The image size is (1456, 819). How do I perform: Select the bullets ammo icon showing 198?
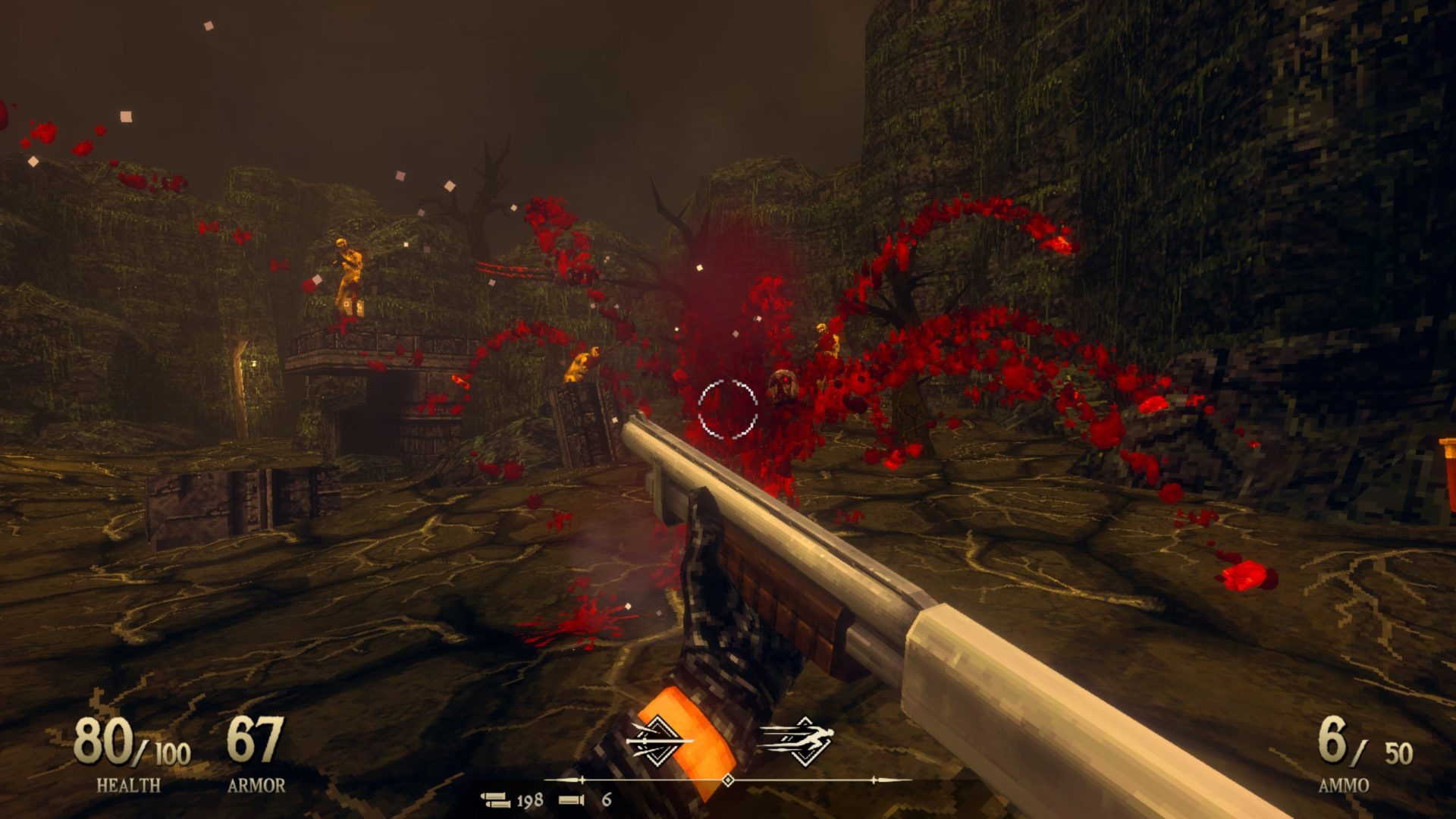pyautogui.click(x=496, y=799)
